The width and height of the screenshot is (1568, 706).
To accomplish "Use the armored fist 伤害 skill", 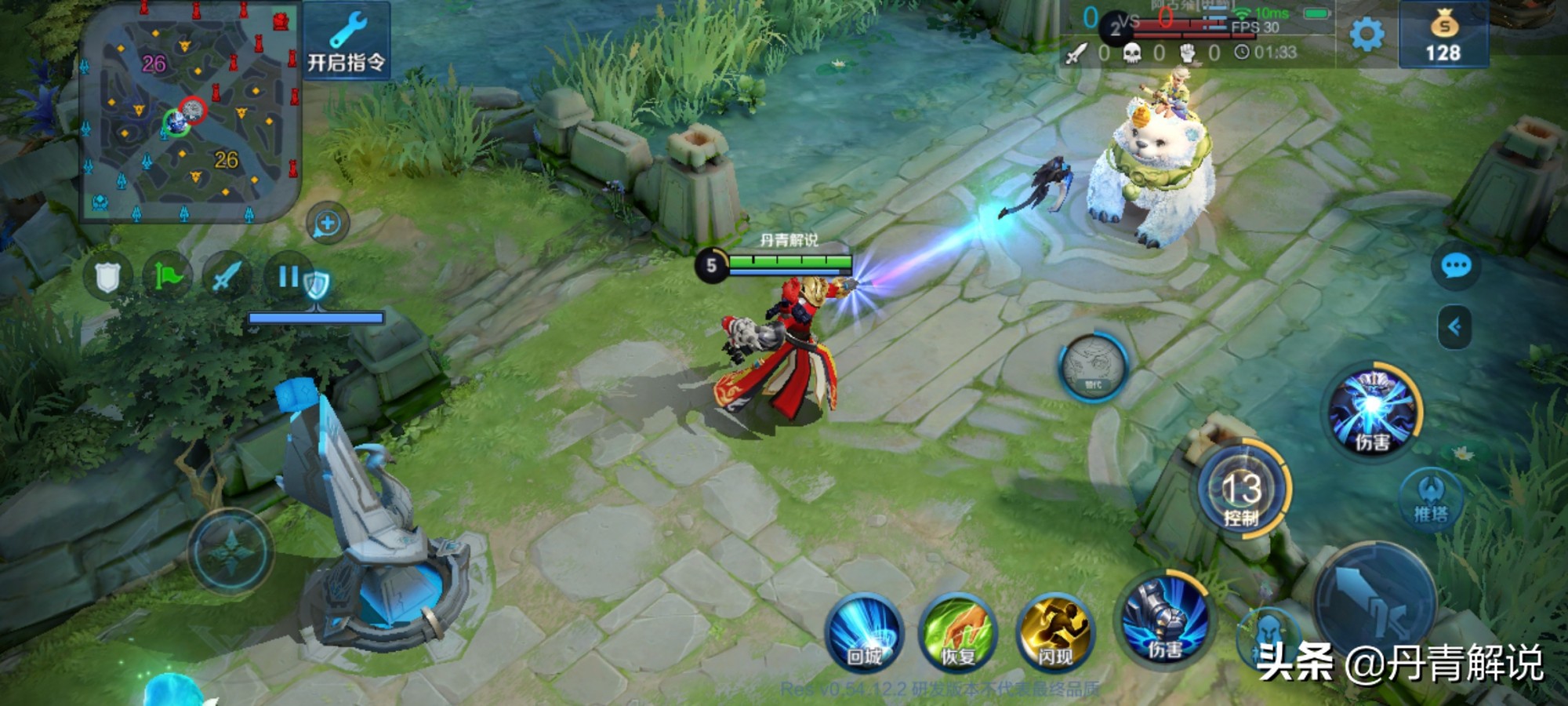I will 1164,620.
